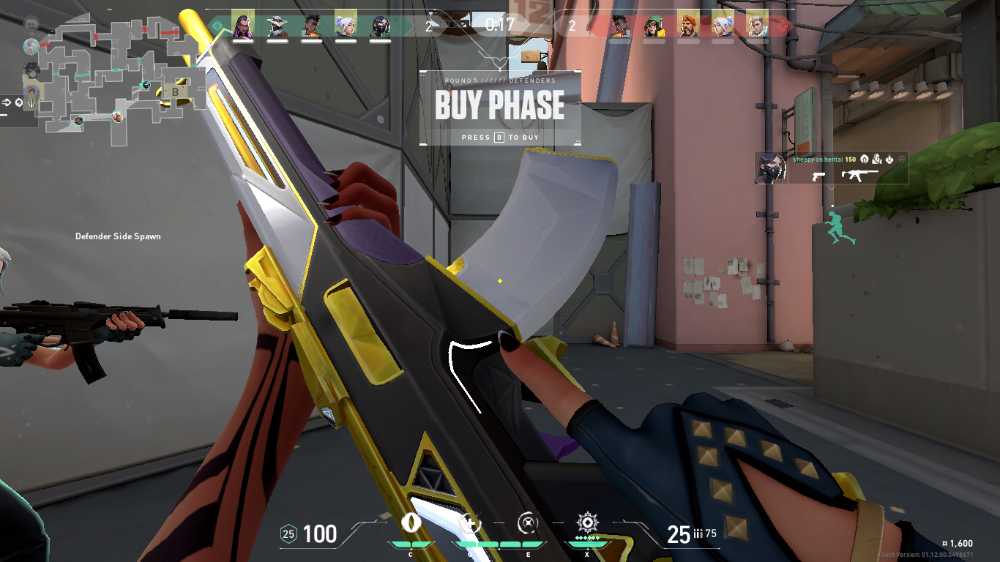The width and height of the screenshot is (1000, 562).
Task: Activate the C ability icon
Action: pyautogui.click(x=408, y=524)
